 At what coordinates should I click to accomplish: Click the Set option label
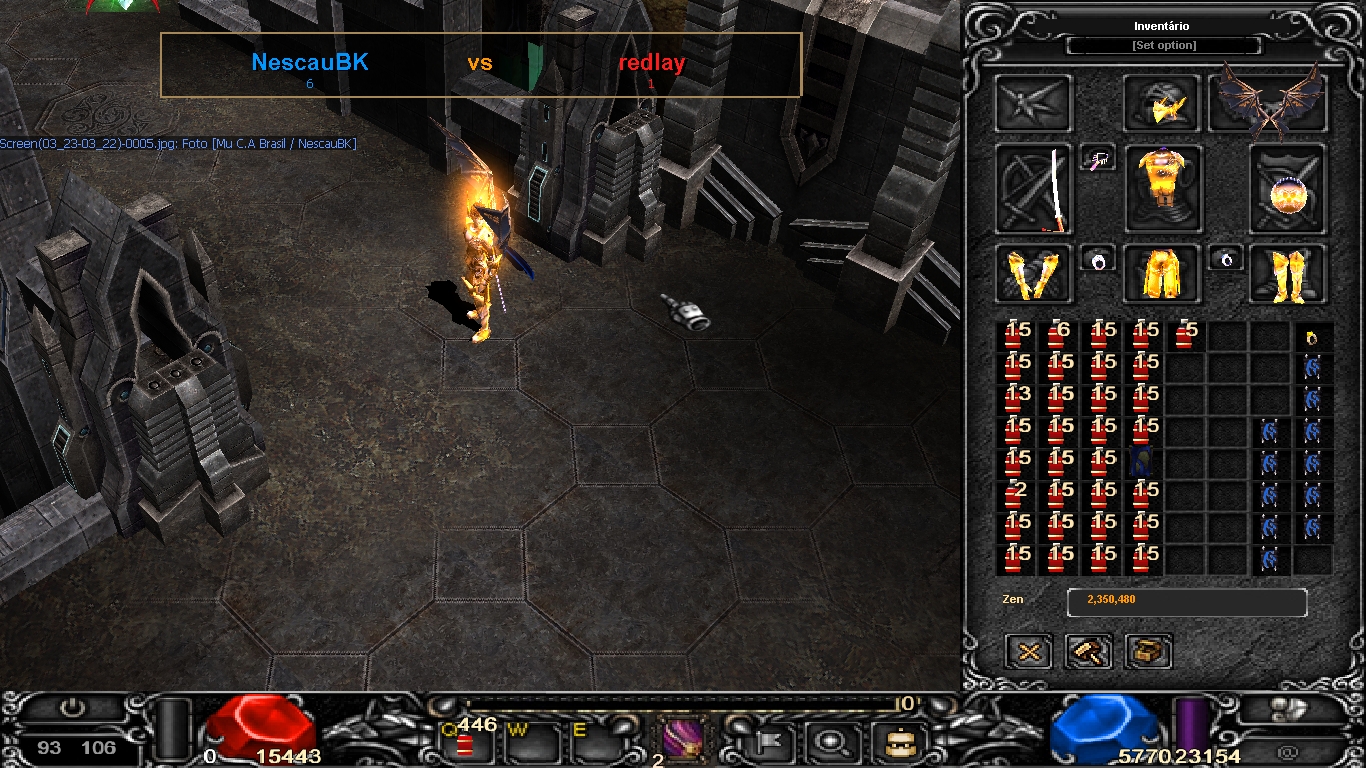click(1163, 46)
